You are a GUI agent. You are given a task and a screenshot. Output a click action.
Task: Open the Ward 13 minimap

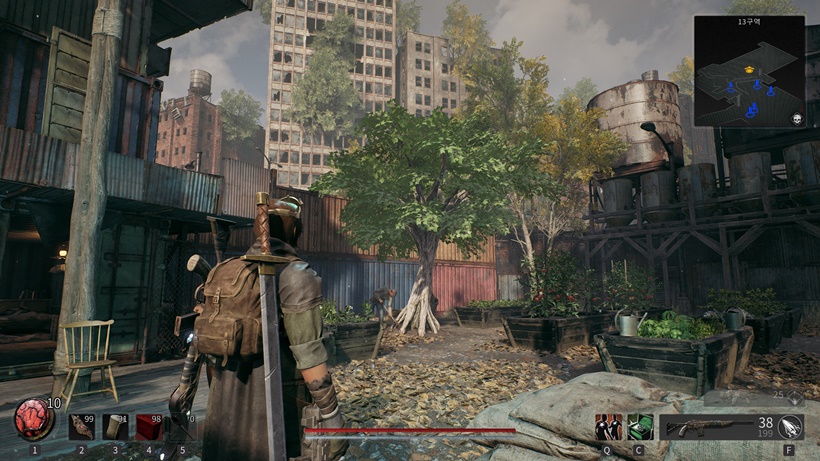(x=749, y=71)
